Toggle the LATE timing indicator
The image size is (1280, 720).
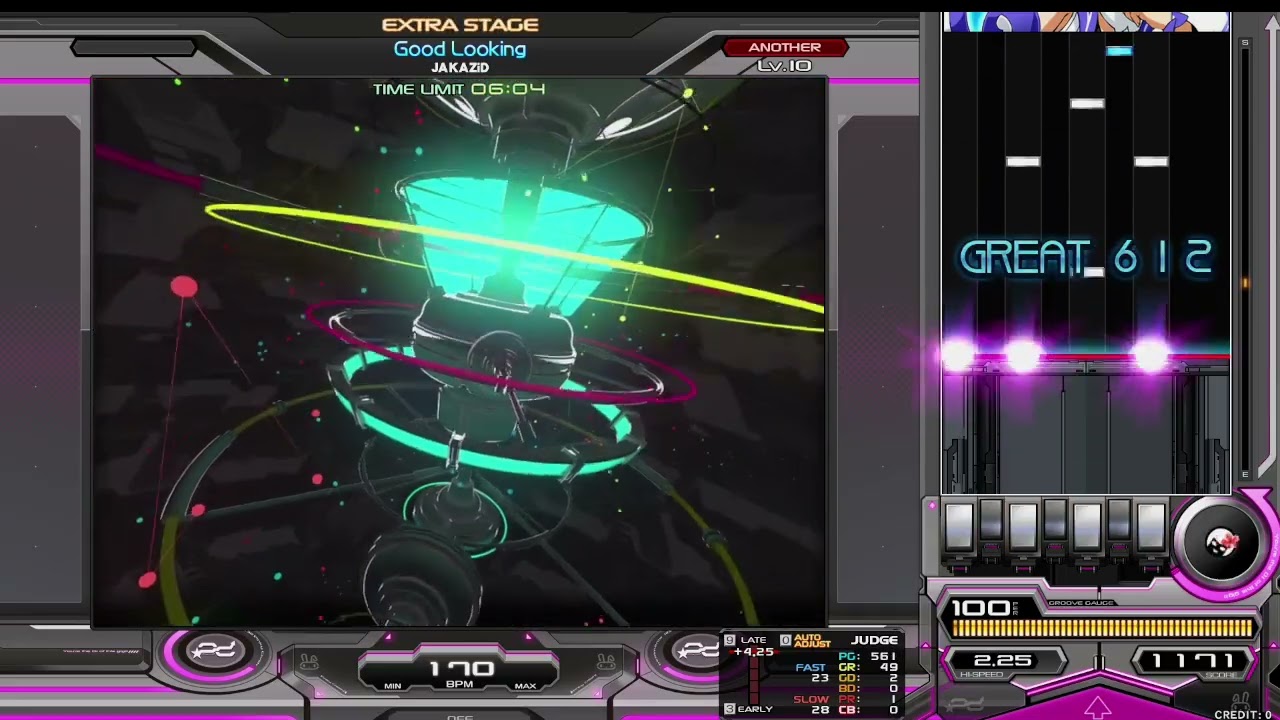coord(753,639)
